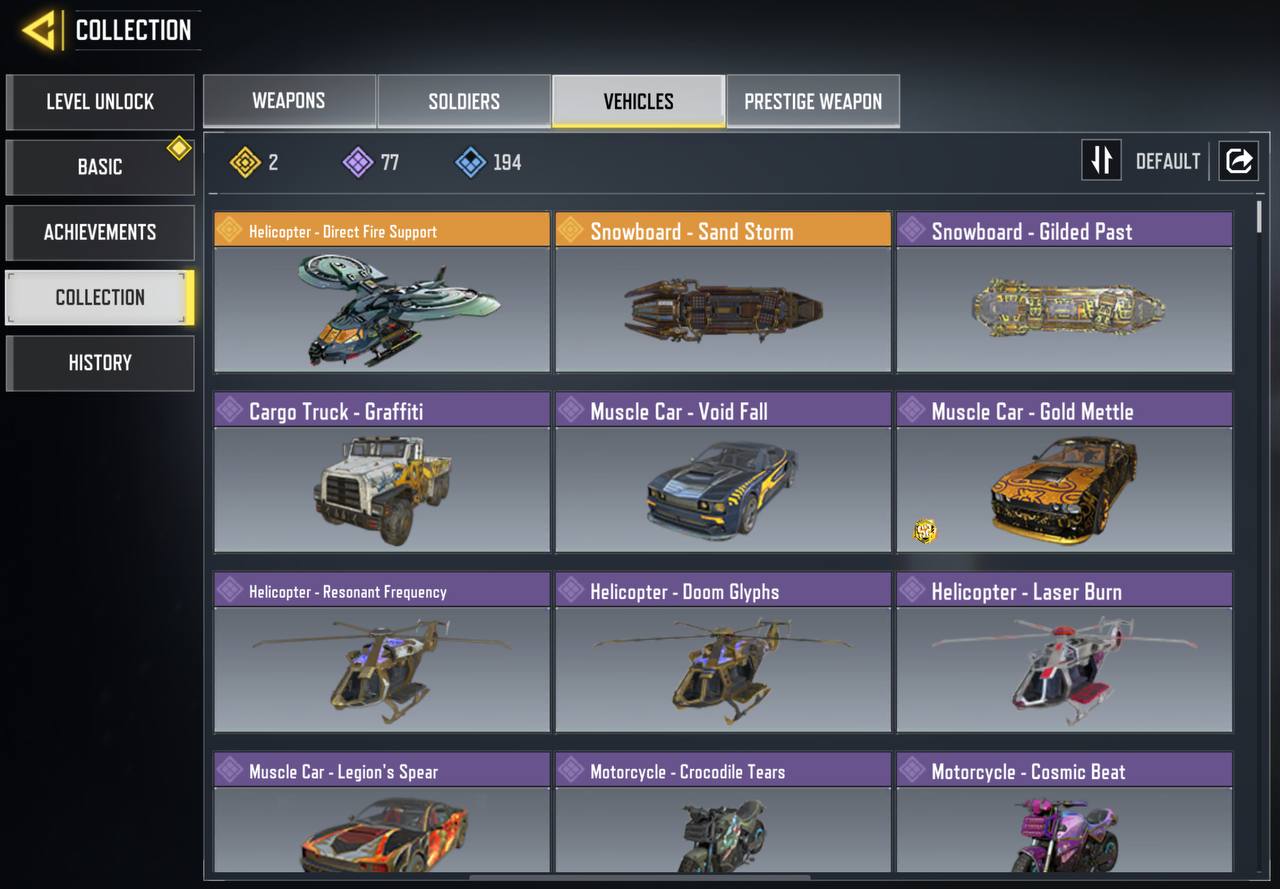The height and width of the screenshot is (889, 1280).
Task: Open the History section
Action: tap(100, 363)
